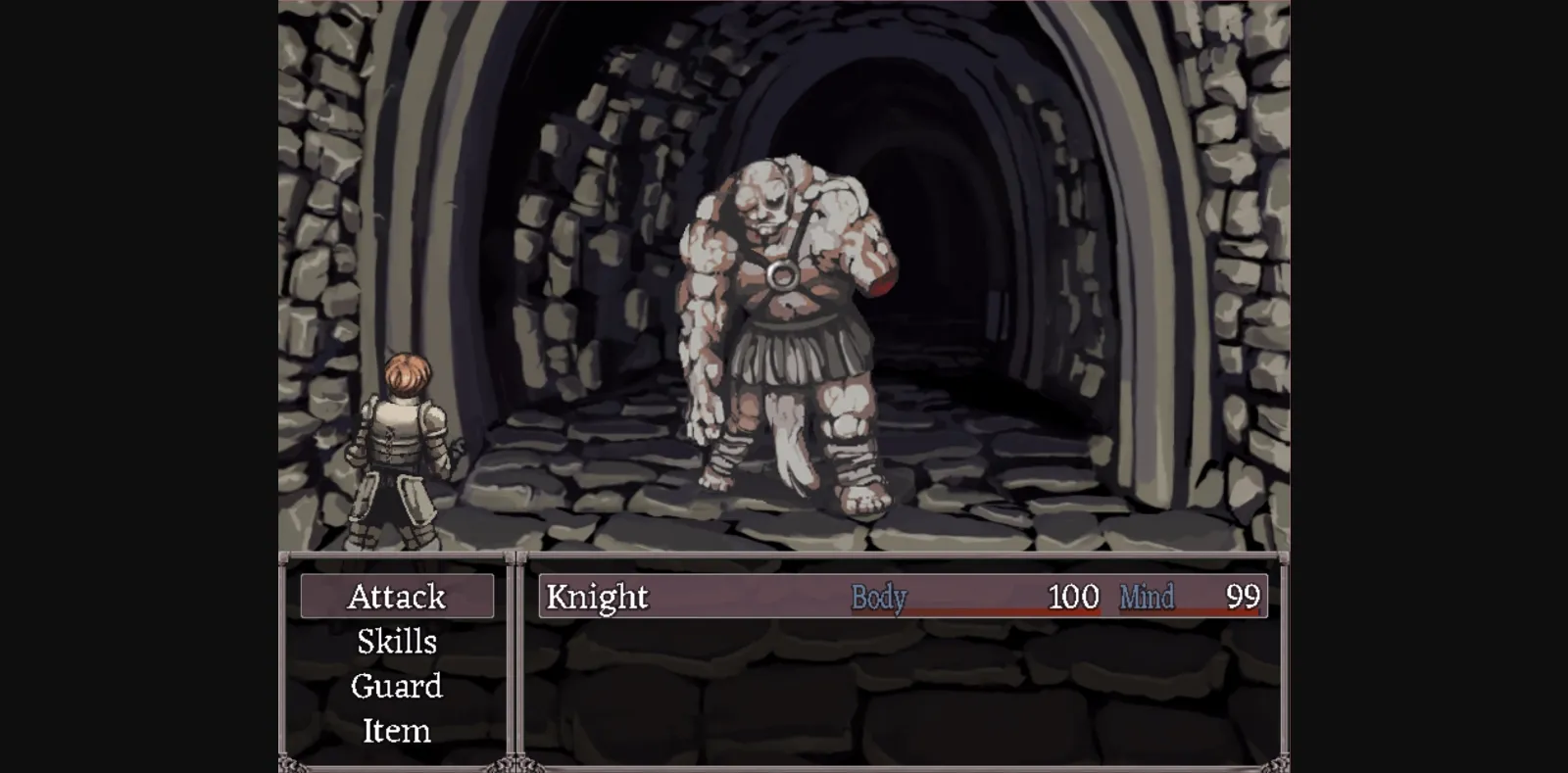Click the highlighted Attack selection bar

(397, 596)
